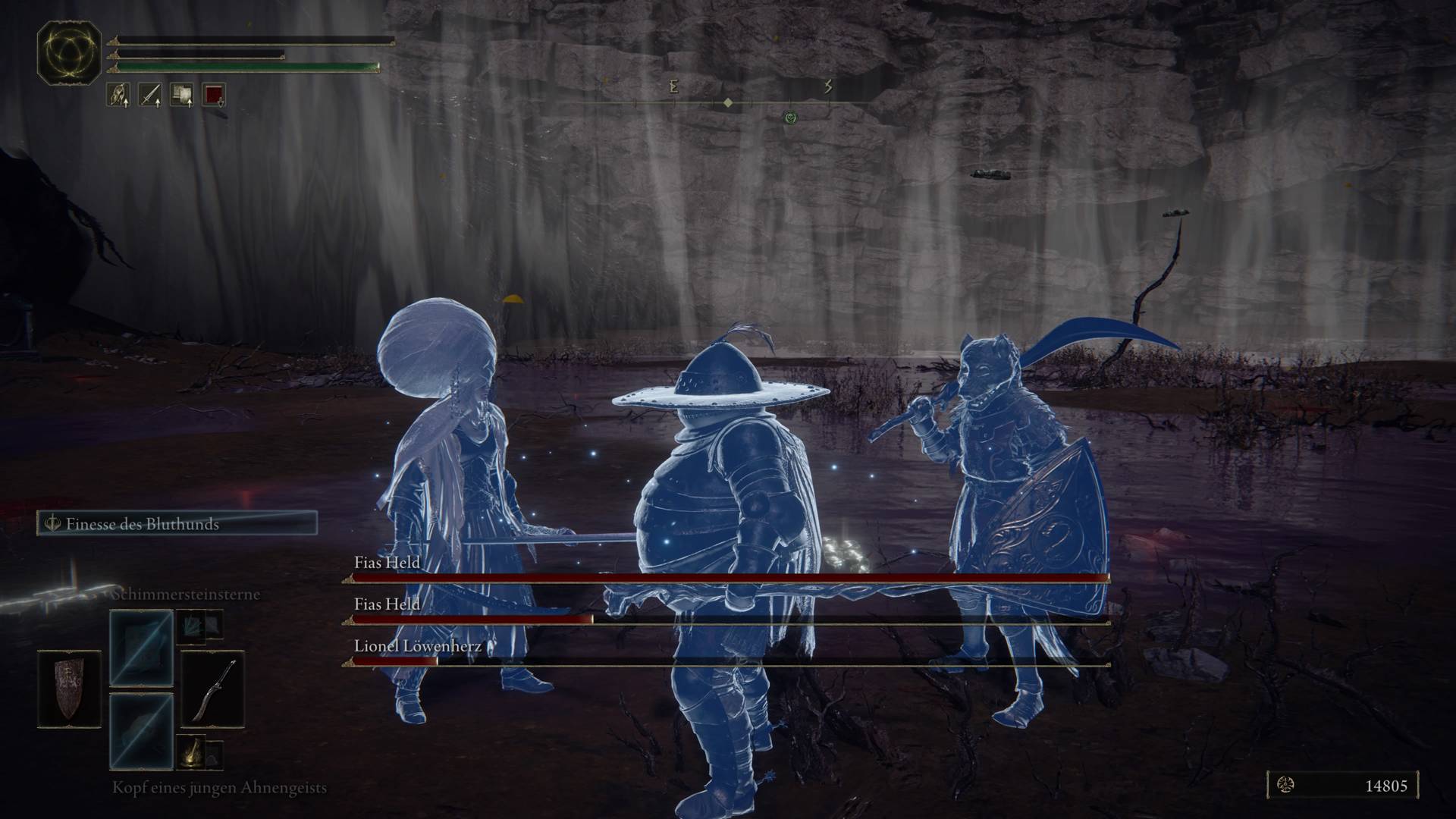Click the small fan-shaped spell slot
The height and width of the screenshot is (819, 1456).
[192, 625]
